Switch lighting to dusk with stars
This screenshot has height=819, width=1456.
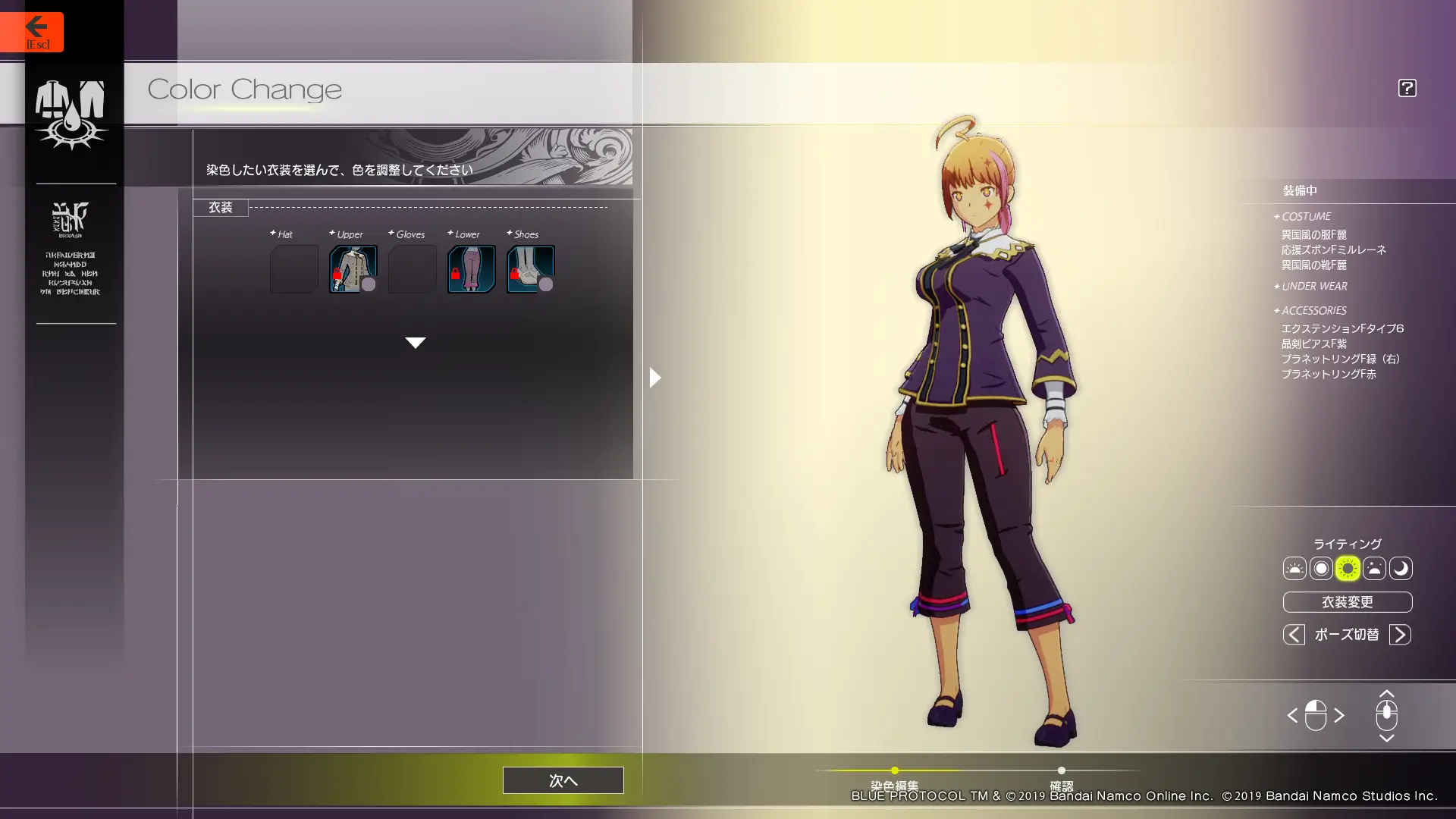(1374, 568)
